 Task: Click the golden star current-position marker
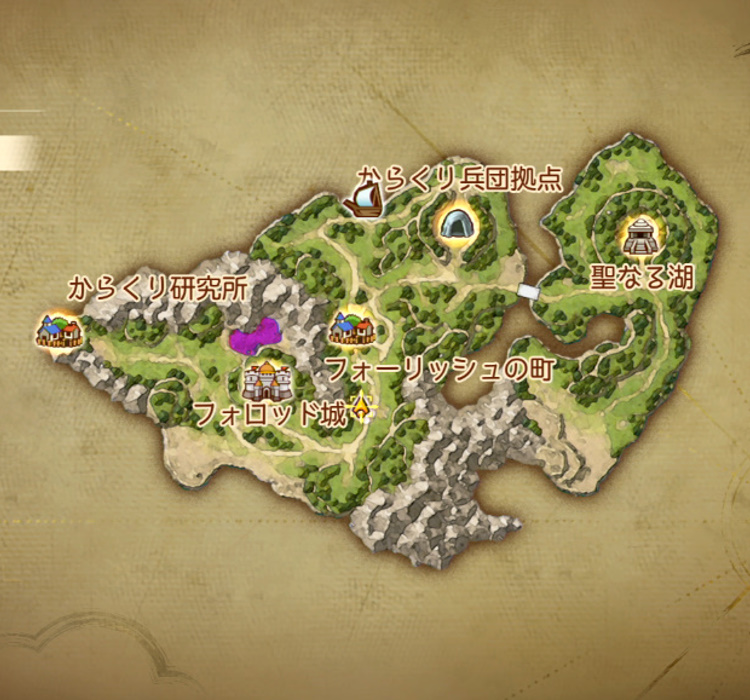click(360, 406)
